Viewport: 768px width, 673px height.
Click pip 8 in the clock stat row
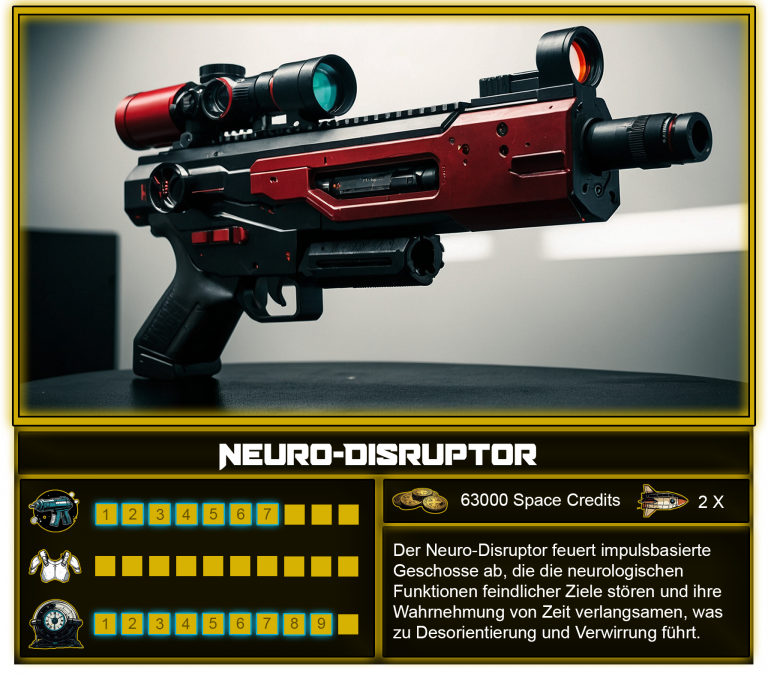click(294, 624)
